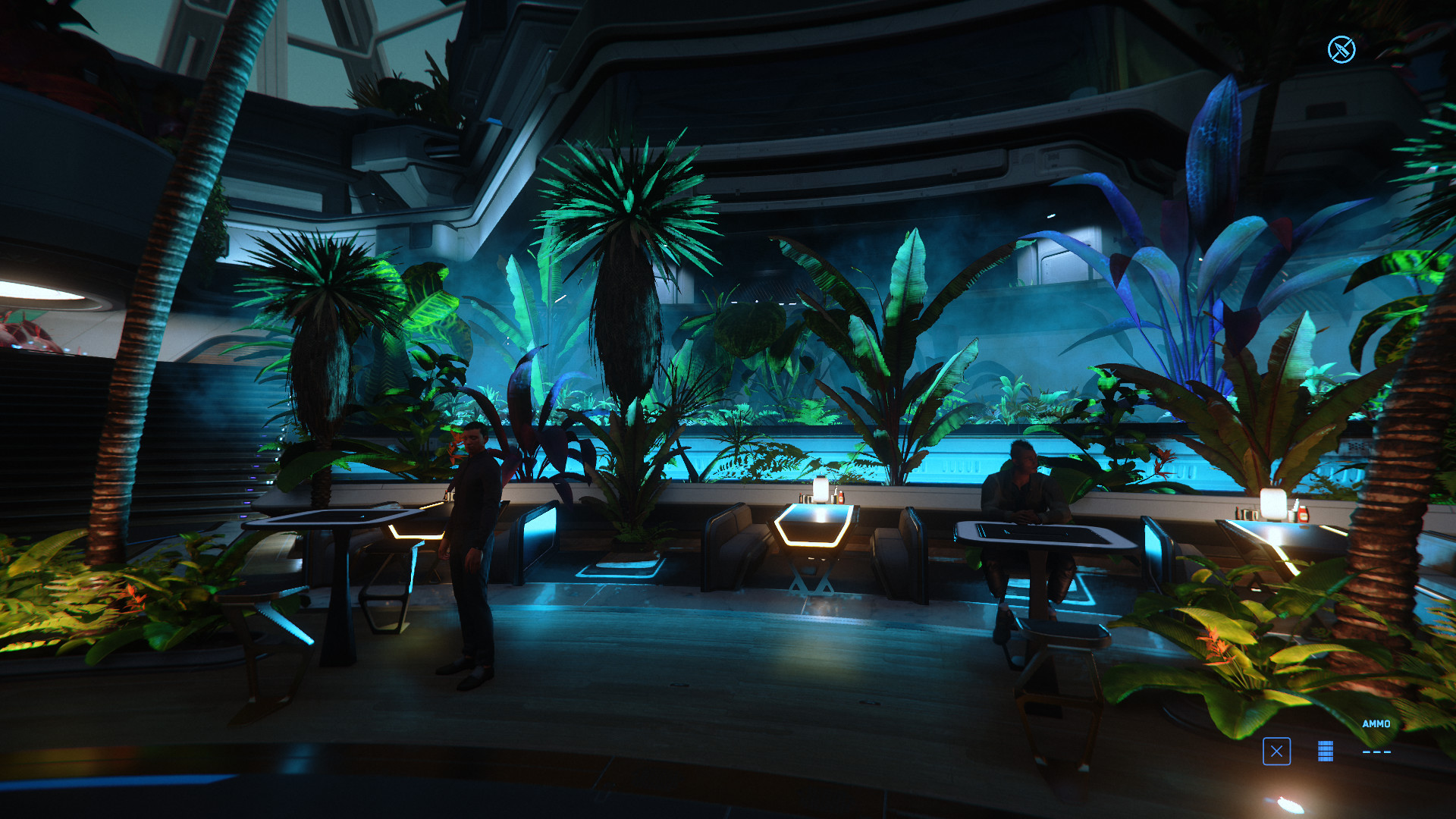
Task: Click the stacked magazine icon
Action: pos(1325,752)
